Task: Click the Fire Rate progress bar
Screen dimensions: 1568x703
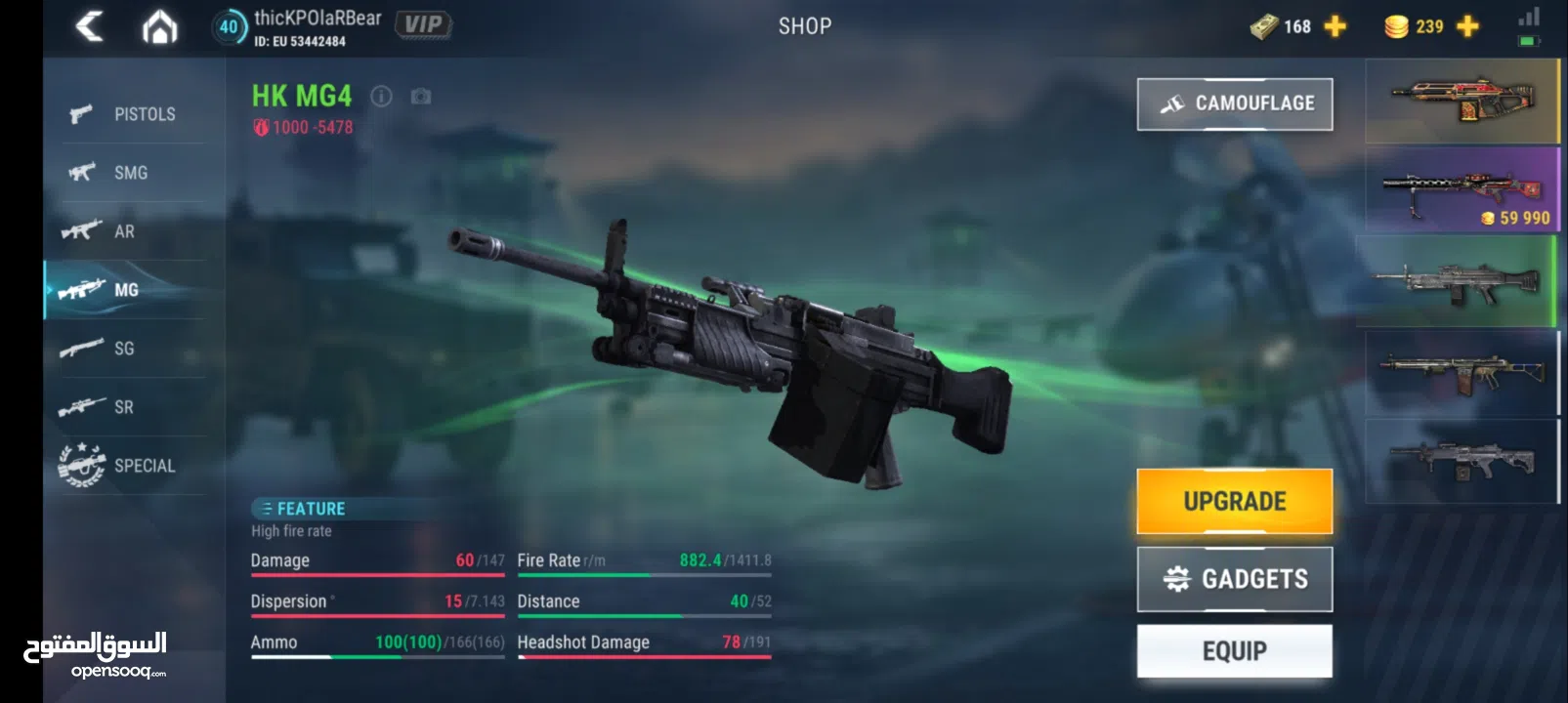Action: click(x=645, y=576)
